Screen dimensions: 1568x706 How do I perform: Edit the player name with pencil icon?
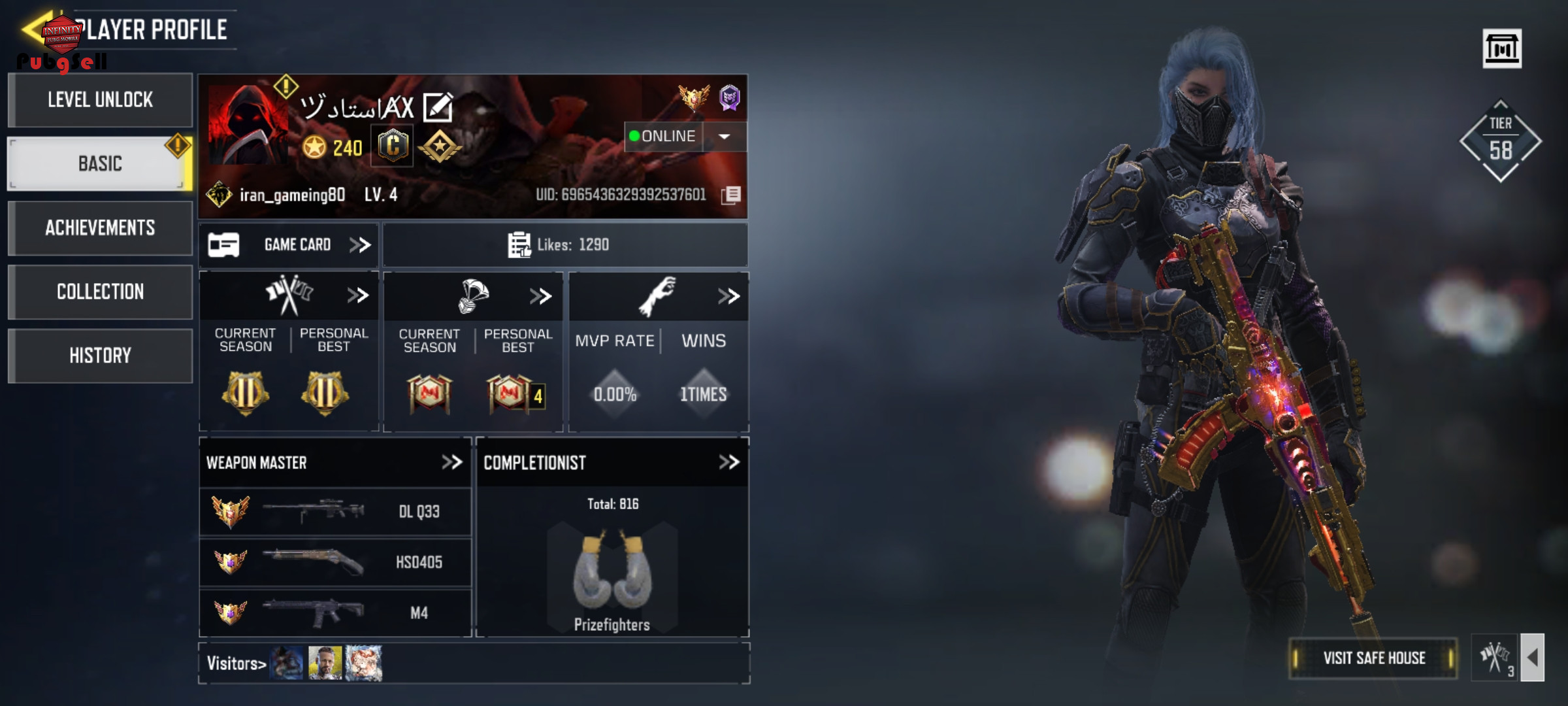(x=438, y=108)
